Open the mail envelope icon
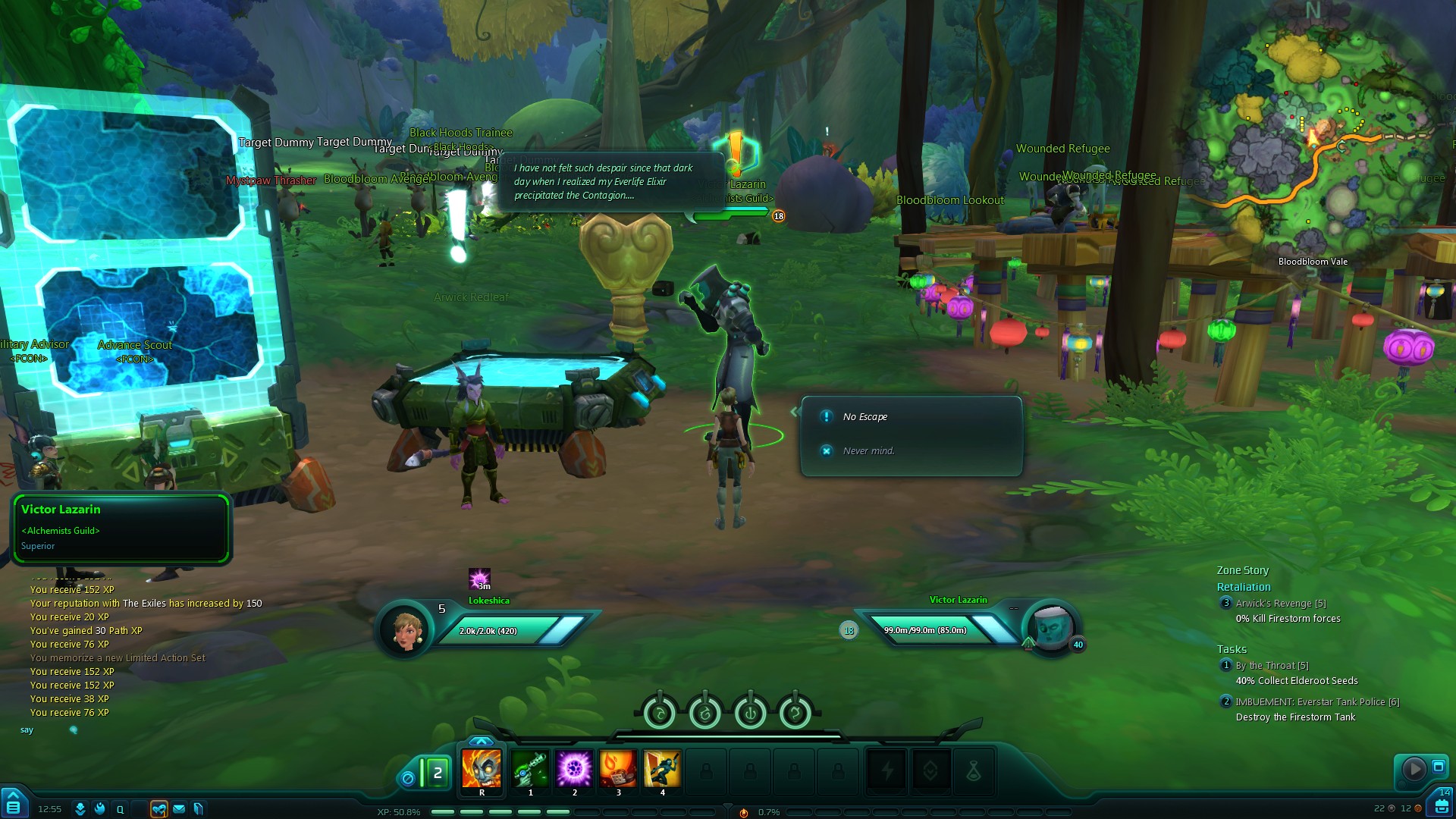The width and height of the screenshot is (1456, 819). click(179, 809)
